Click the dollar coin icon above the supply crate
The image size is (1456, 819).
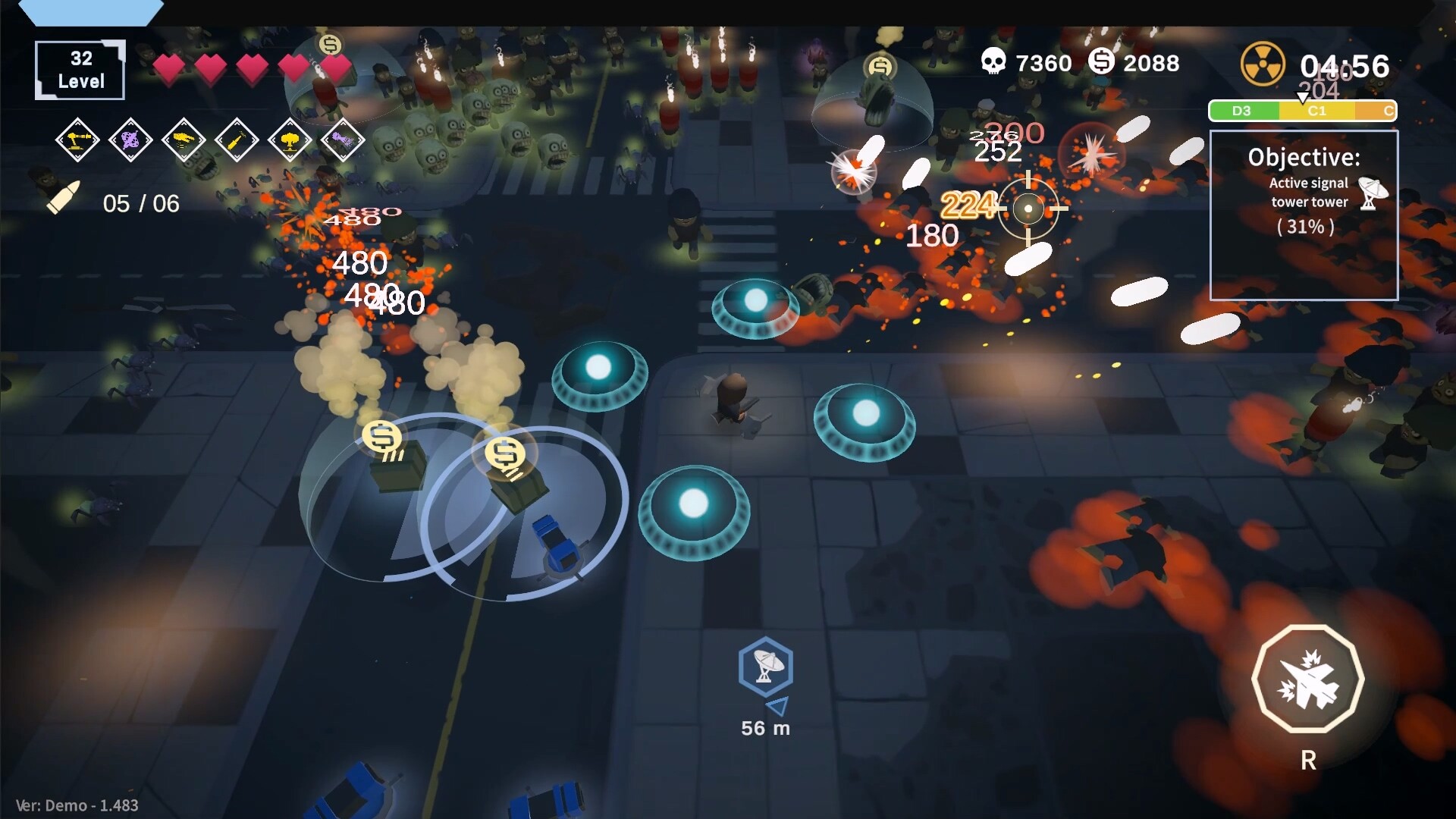381,438
